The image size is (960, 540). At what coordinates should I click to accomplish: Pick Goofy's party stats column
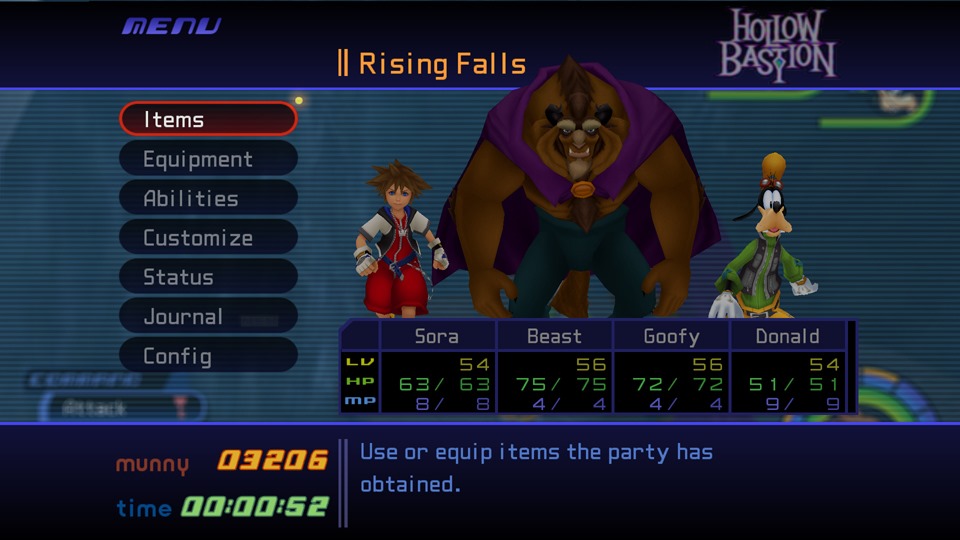tap(671, 367)
